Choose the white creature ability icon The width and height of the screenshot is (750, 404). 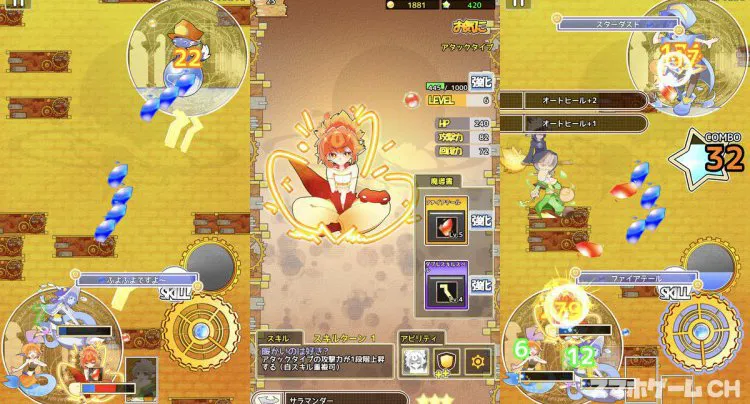(x=414, y=360)
